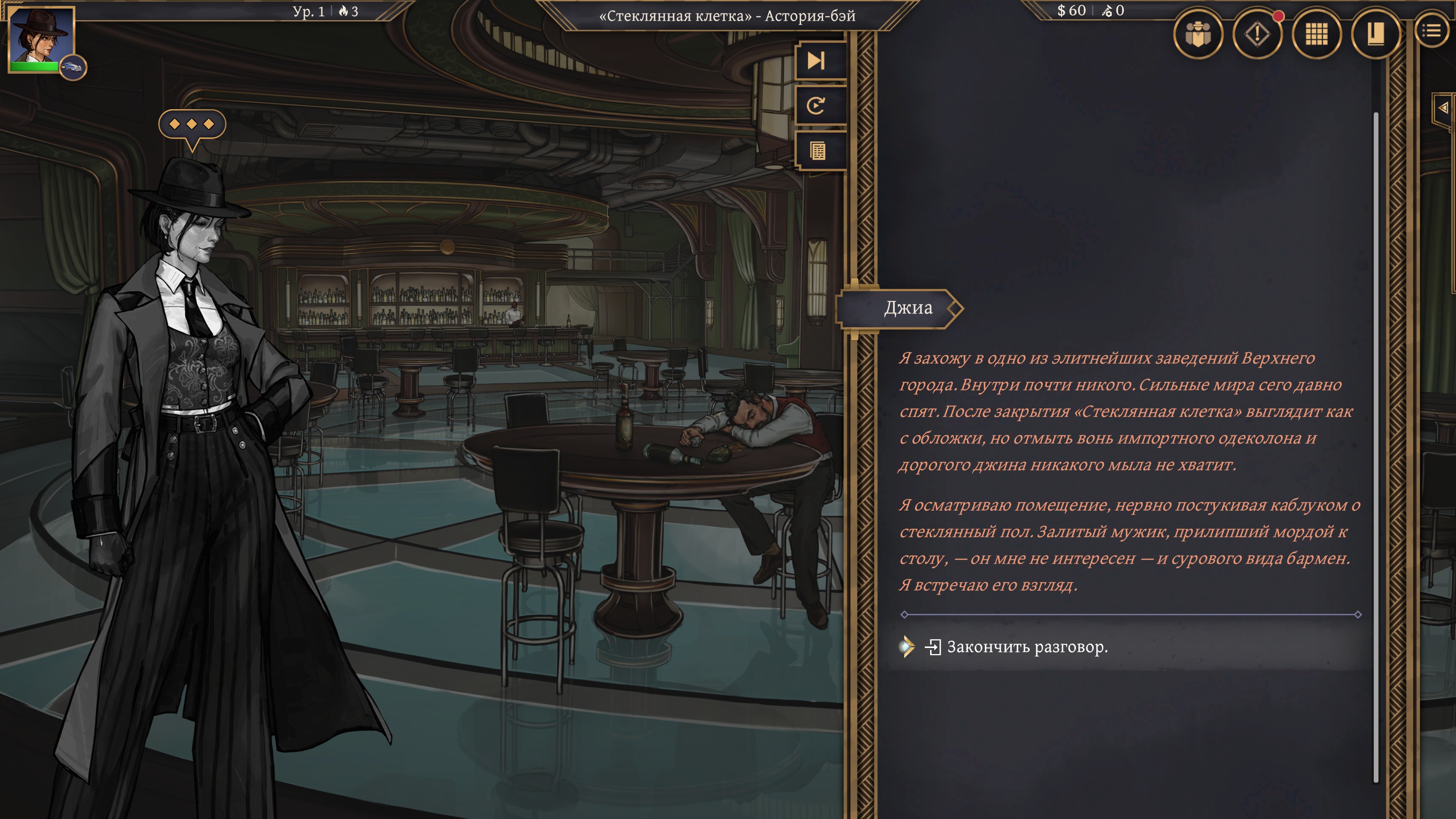The width and height of the screenshot is (1456, 819).
Task: Expand the side panel arrow tab
Action: click(1443, 107)
